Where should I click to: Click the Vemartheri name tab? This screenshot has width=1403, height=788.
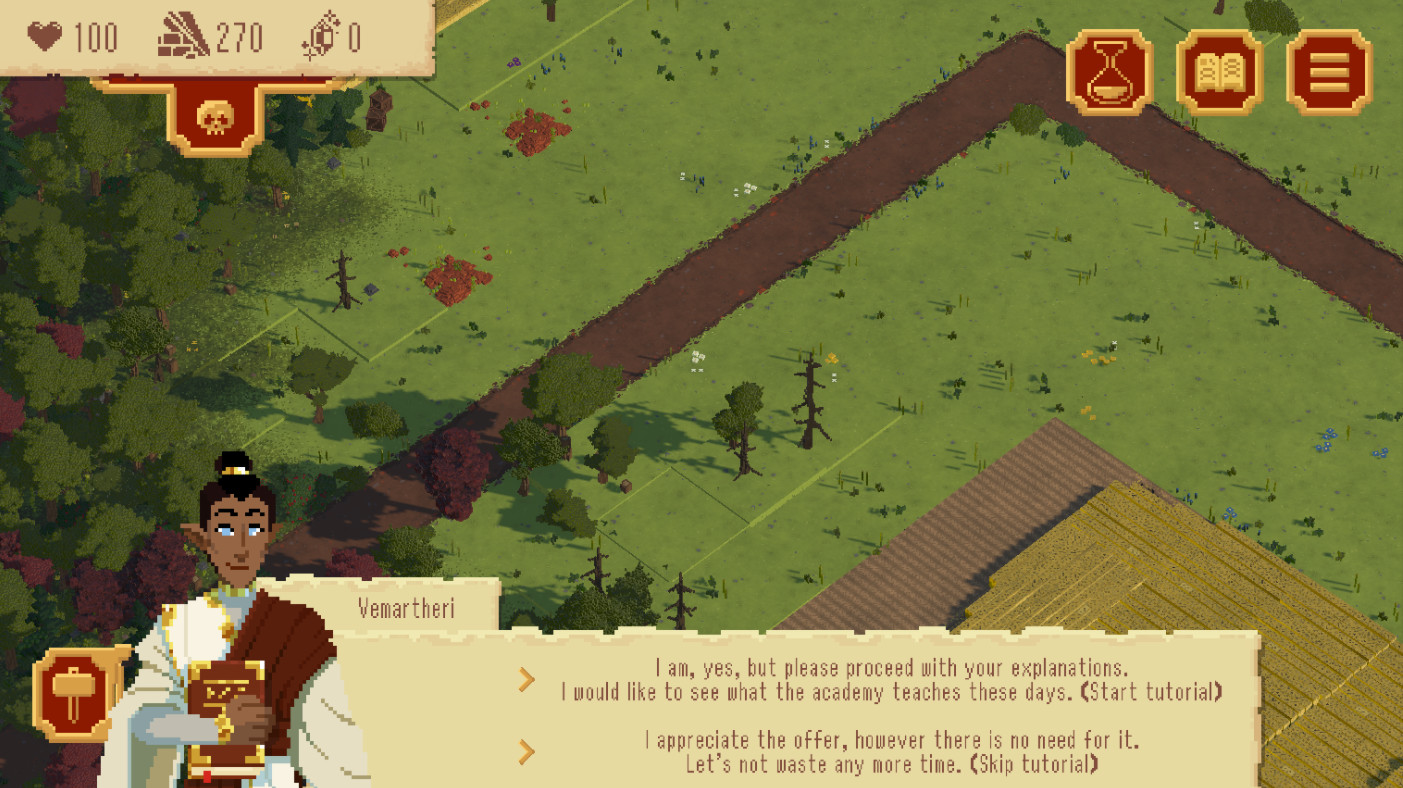pyautogui.click(x=407, y=608)
